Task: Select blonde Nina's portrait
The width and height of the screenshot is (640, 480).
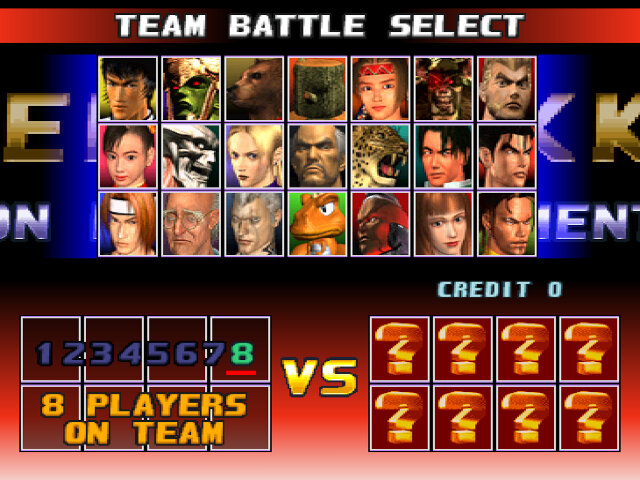Action: coord(254,155)
